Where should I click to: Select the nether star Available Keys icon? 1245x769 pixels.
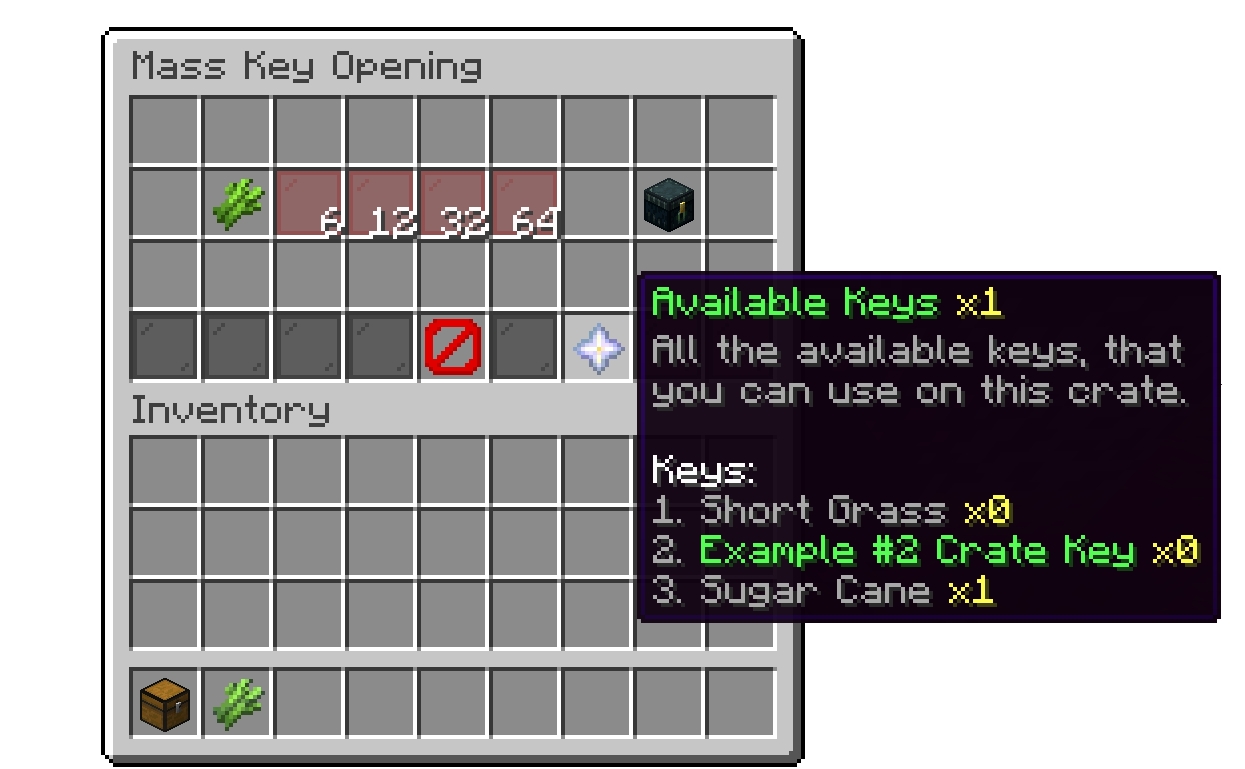click(x=597, y=348)
